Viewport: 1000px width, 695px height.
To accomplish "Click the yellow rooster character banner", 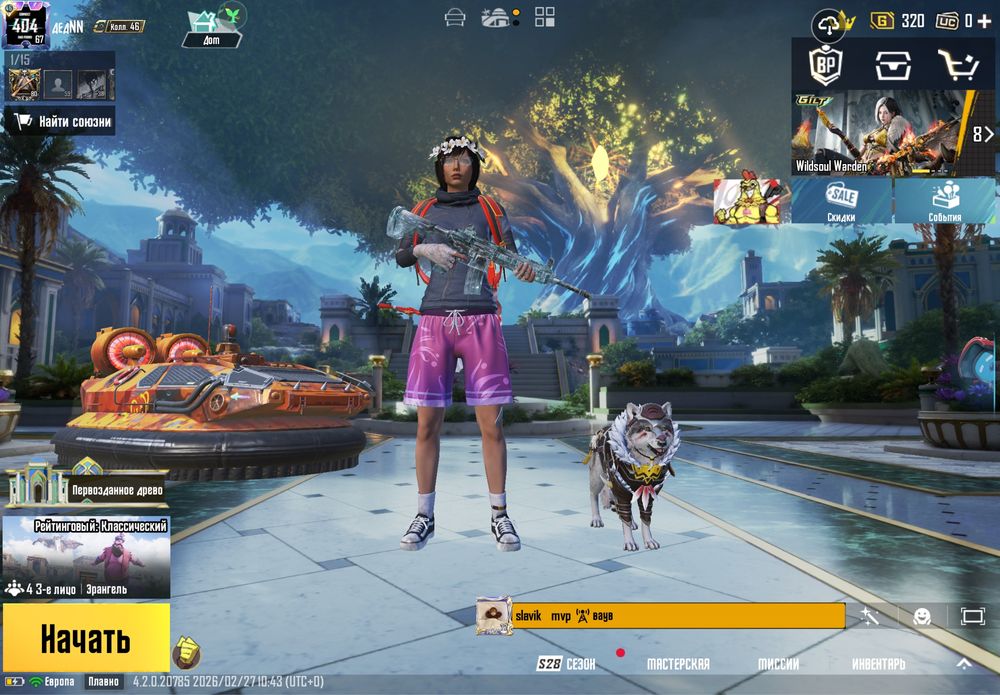I will (x=751, y=201).
